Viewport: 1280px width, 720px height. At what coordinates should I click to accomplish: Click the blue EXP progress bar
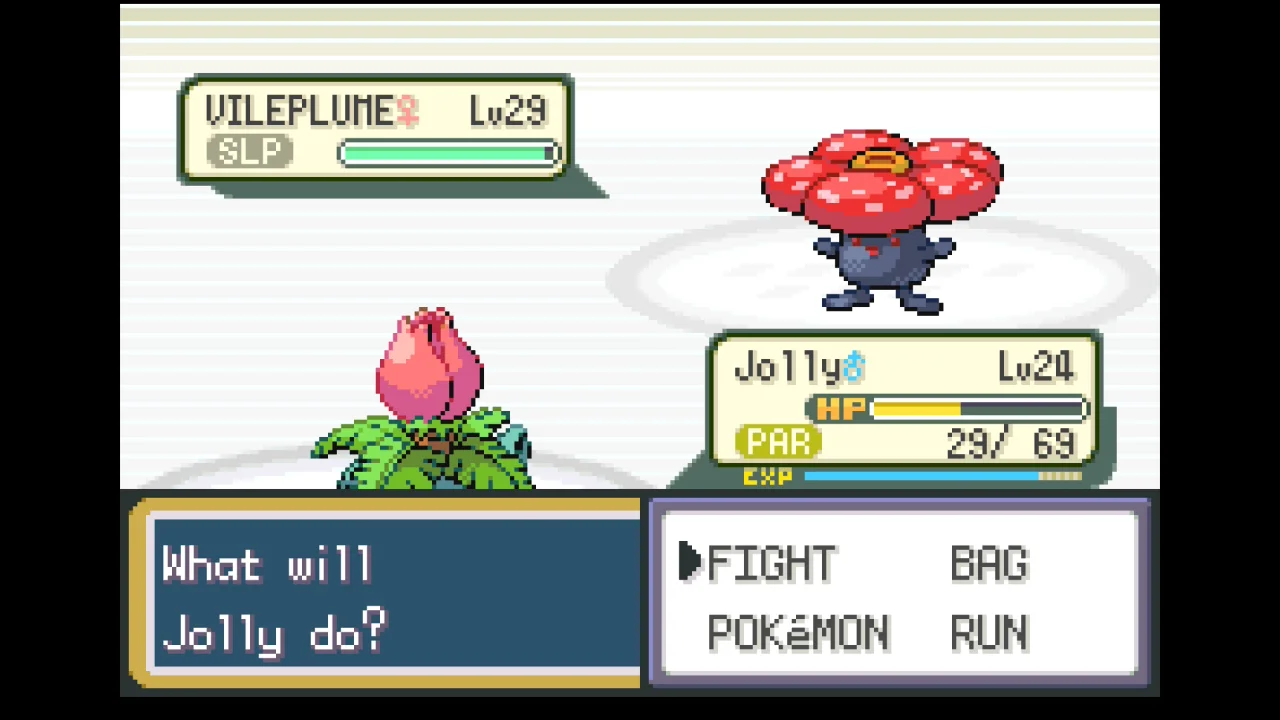pyautogui.click(x=920, y=478)
